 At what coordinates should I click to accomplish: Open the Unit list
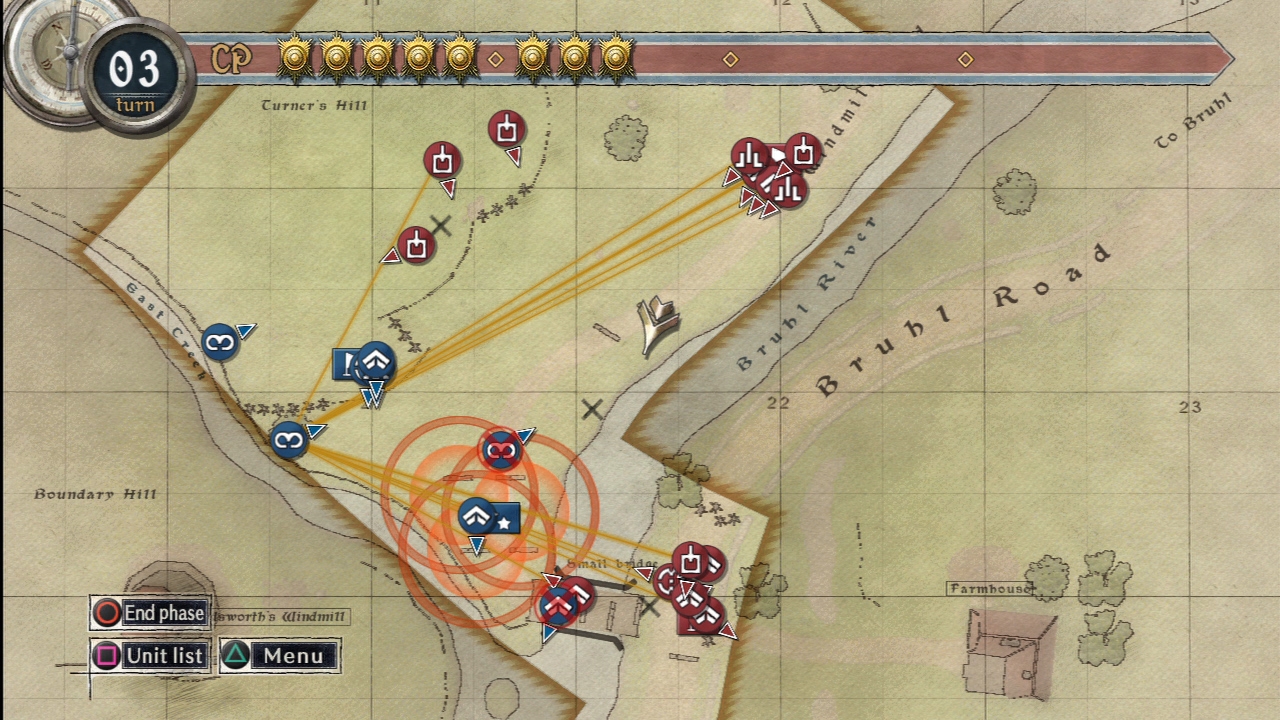point(150,656)
